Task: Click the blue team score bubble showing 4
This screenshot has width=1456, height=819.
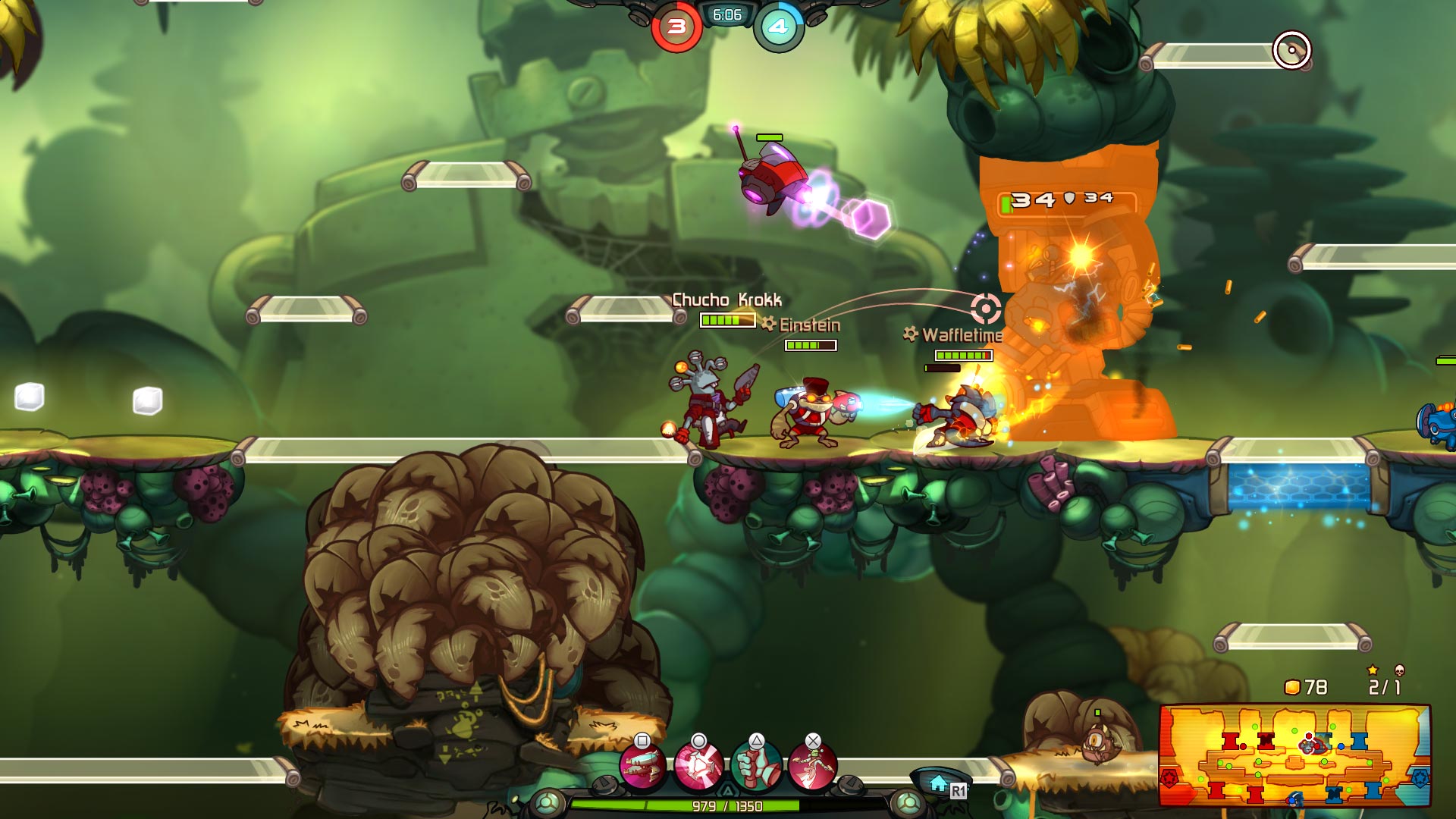Action: click(778, 24)
